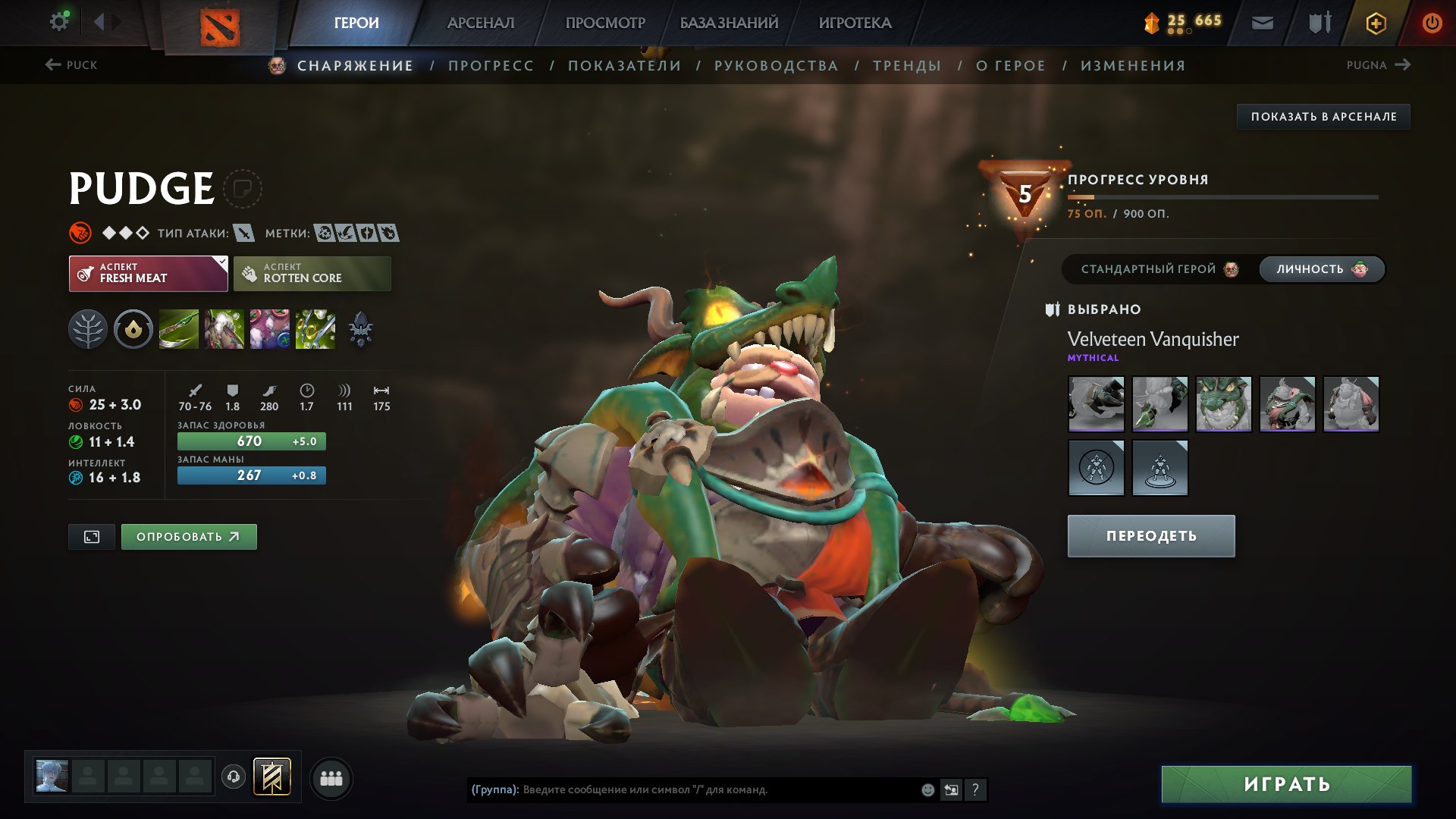
Task: Click the talent tree icon
Action: 88,328
